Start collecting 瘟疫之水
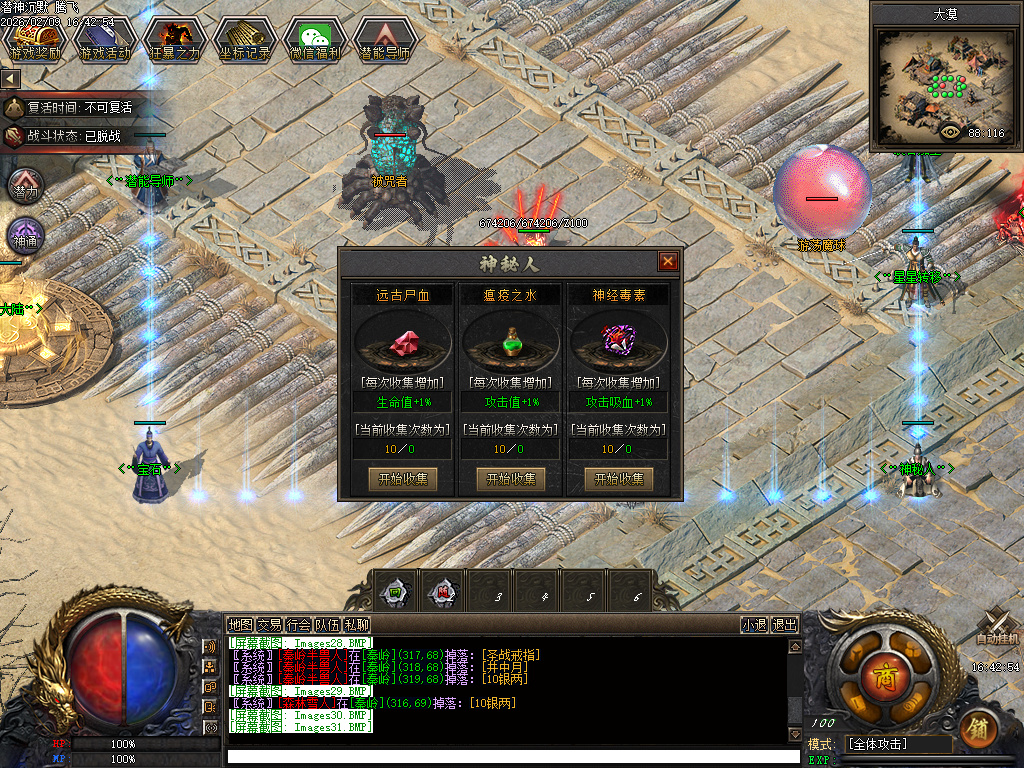 point(511,479)
